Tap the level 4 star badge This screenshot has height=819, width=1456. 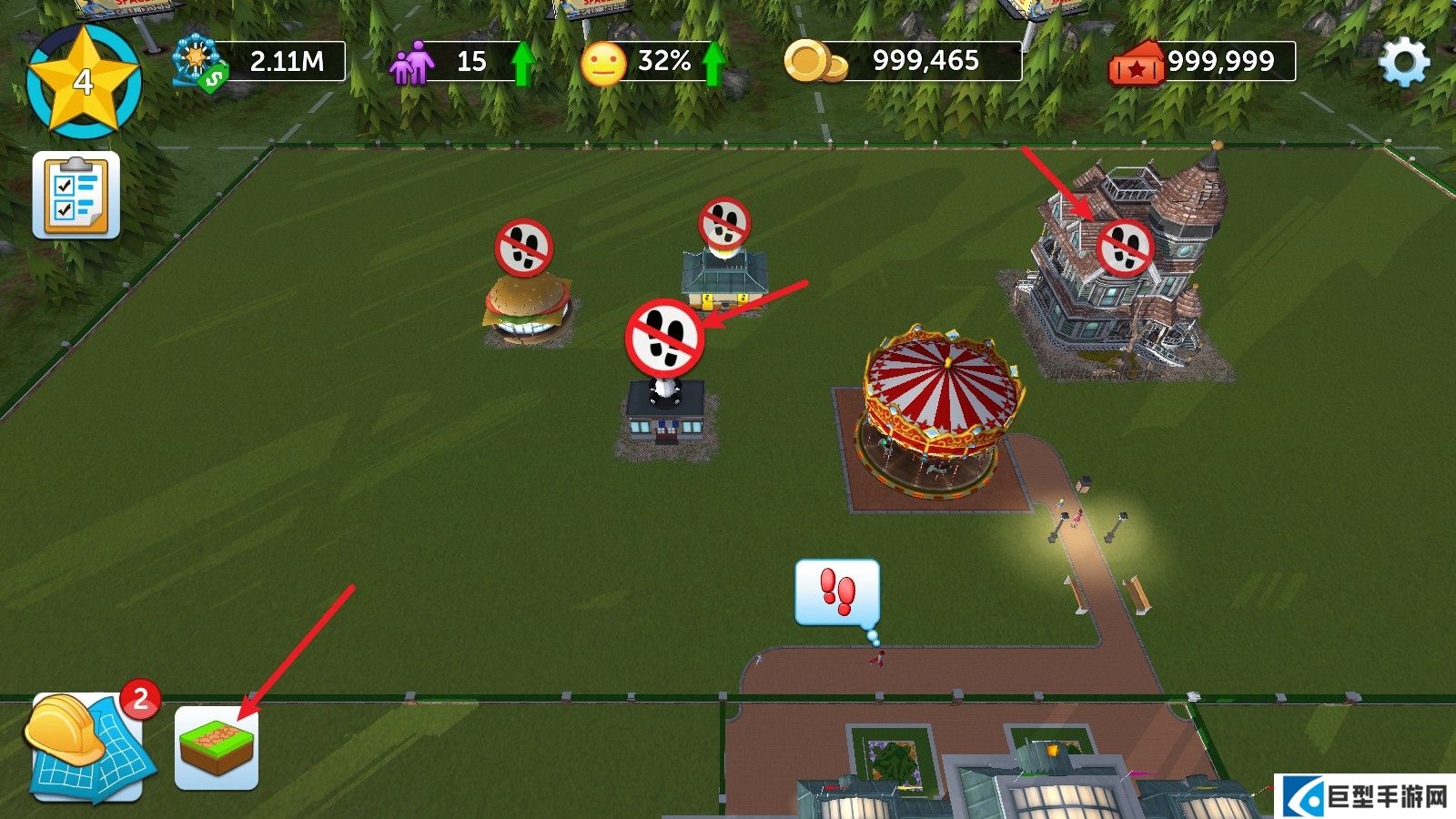[83, 82]
